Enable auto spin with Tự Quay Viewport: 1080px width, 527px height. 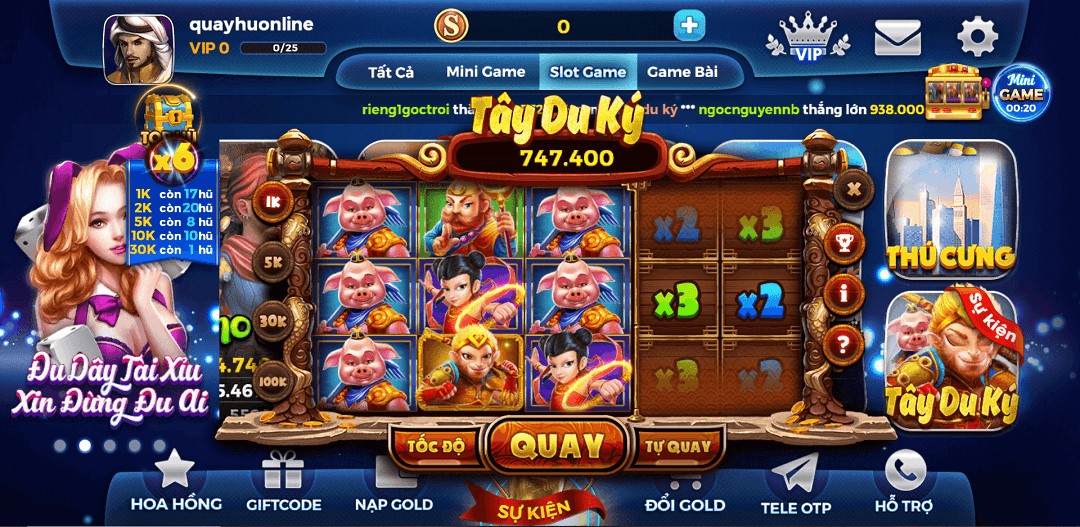[677, 446]
